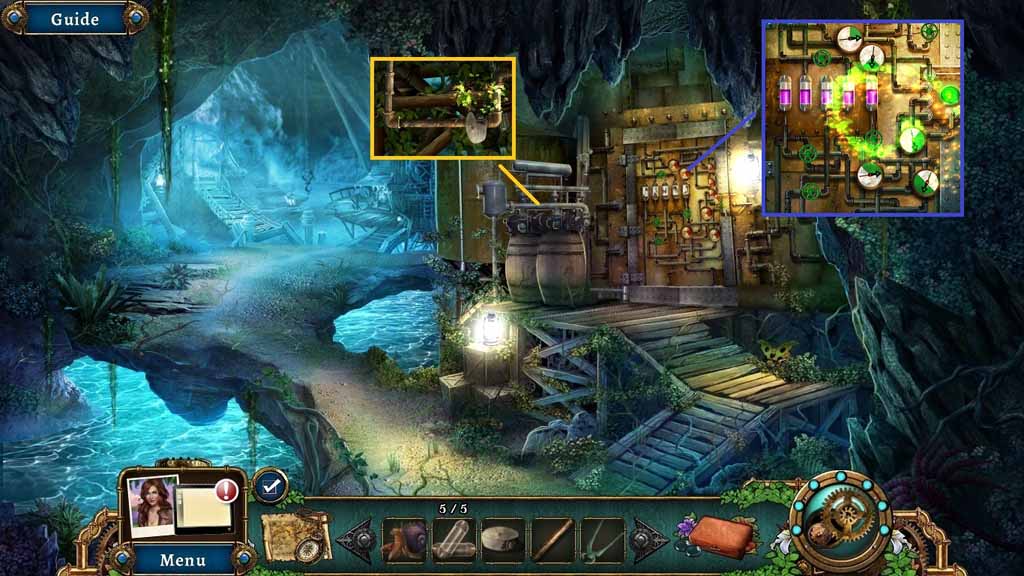Viewport: 1024px width, 576px height.
Task: Open the Guide
Action: [73, 19]
